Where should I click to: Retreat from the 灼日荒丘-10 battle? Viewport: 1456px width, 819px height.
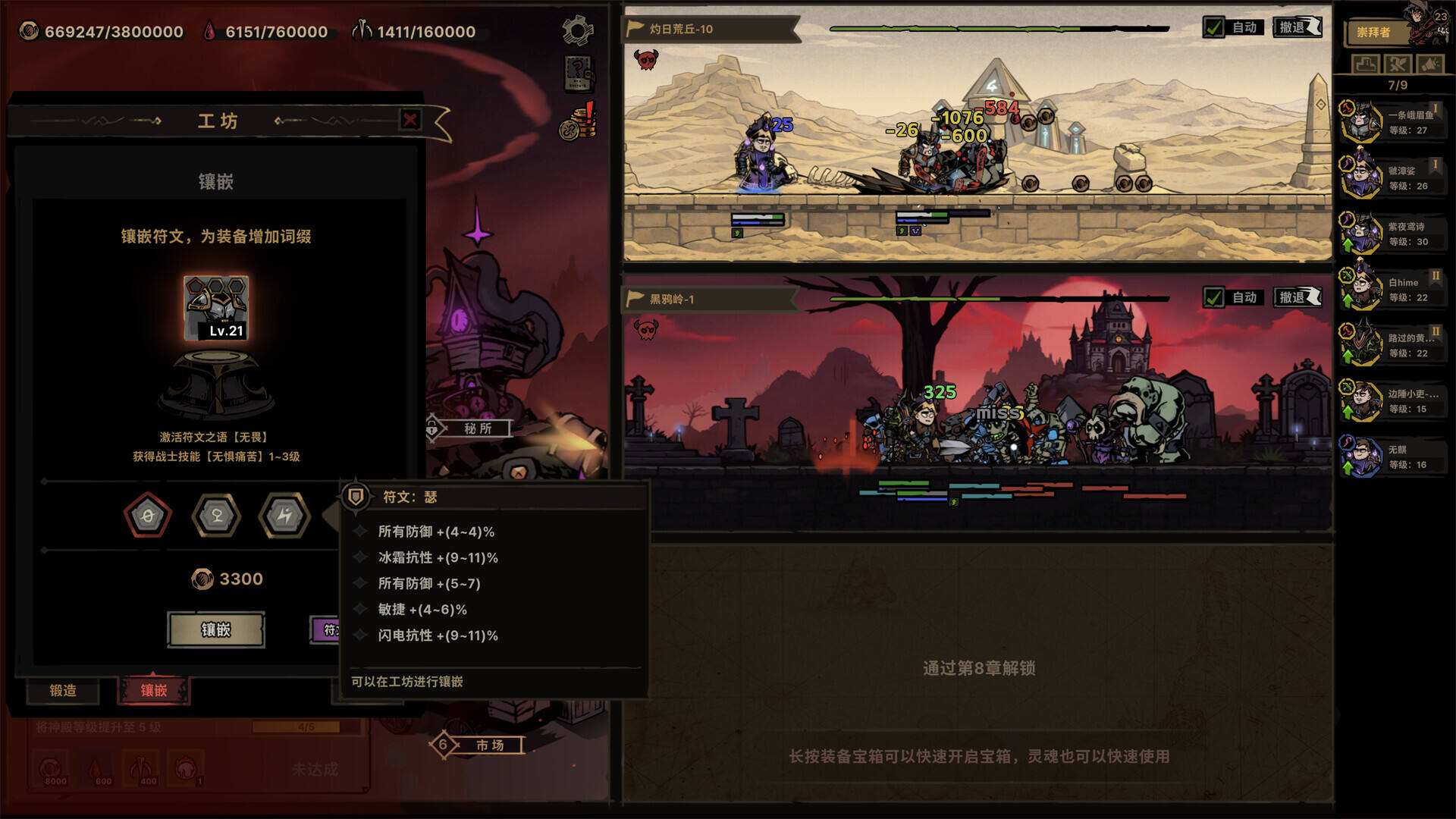point(1298,27)
